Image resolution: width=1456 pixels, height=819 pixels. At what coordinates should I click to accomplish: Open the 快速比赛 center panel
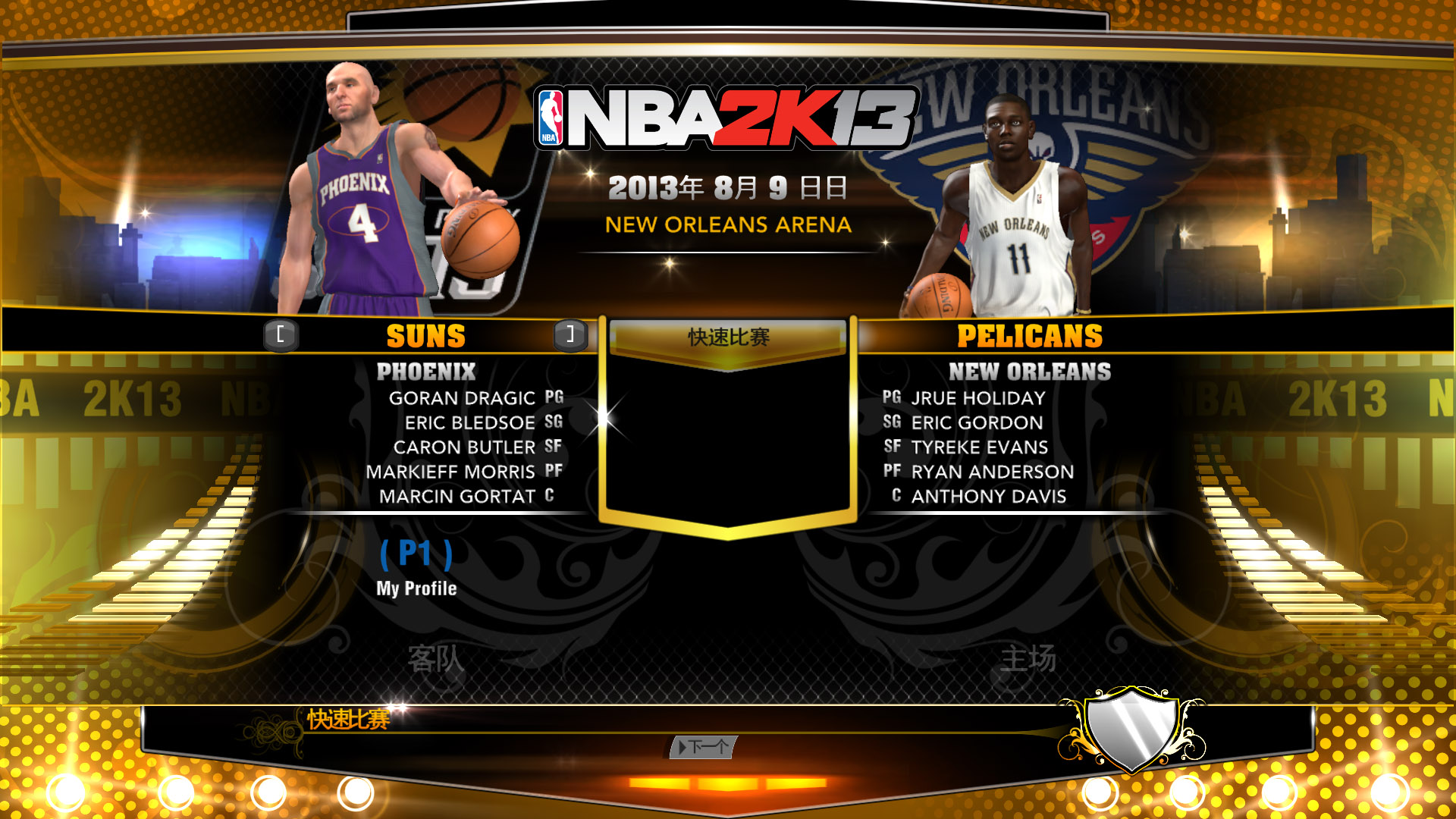(x=728, y=337)
